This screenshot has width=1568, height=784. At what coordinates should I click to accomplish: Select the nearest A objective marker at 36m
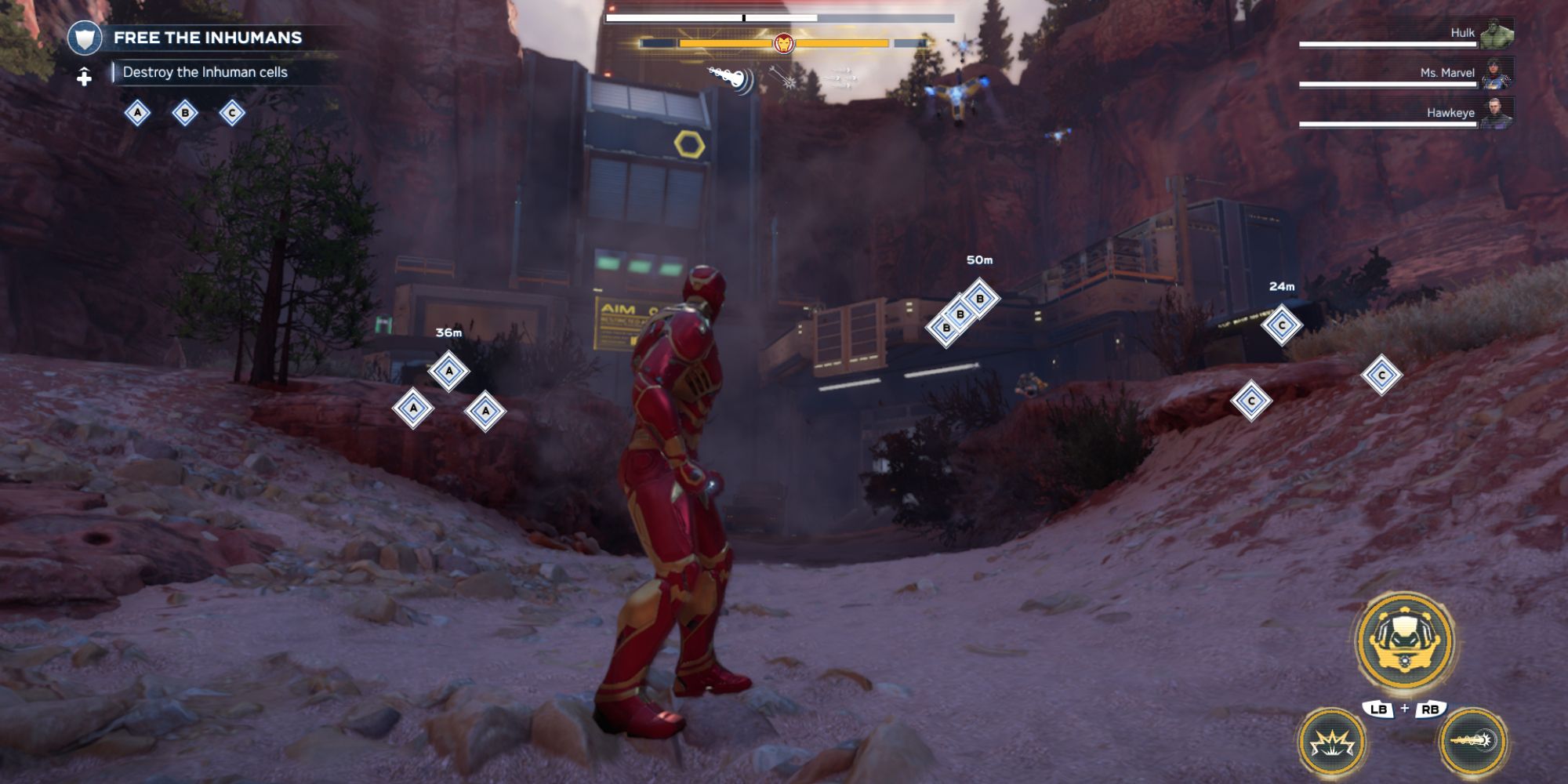pyautogui.click(x=449, y=372)
